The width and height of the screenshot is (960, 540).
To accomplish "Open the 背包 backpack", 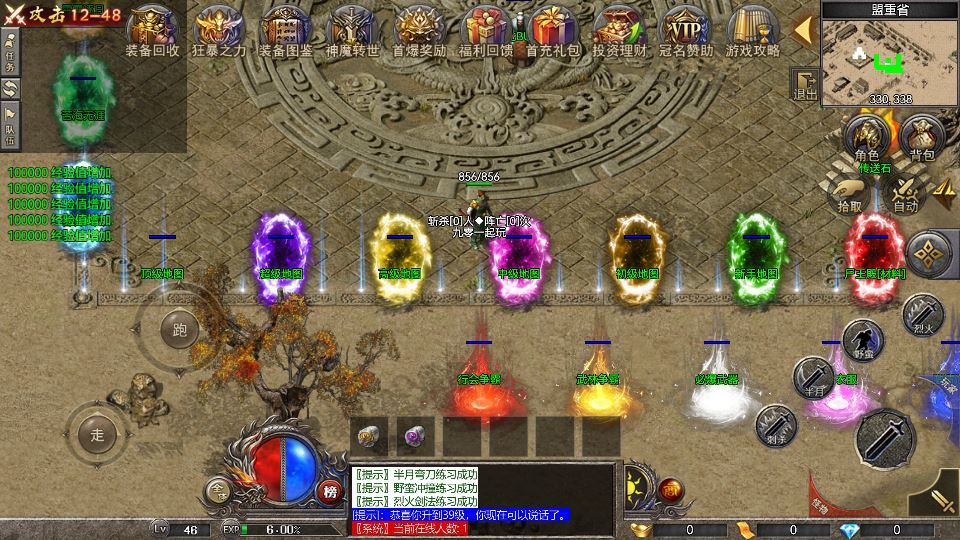I will coord(921,138).
